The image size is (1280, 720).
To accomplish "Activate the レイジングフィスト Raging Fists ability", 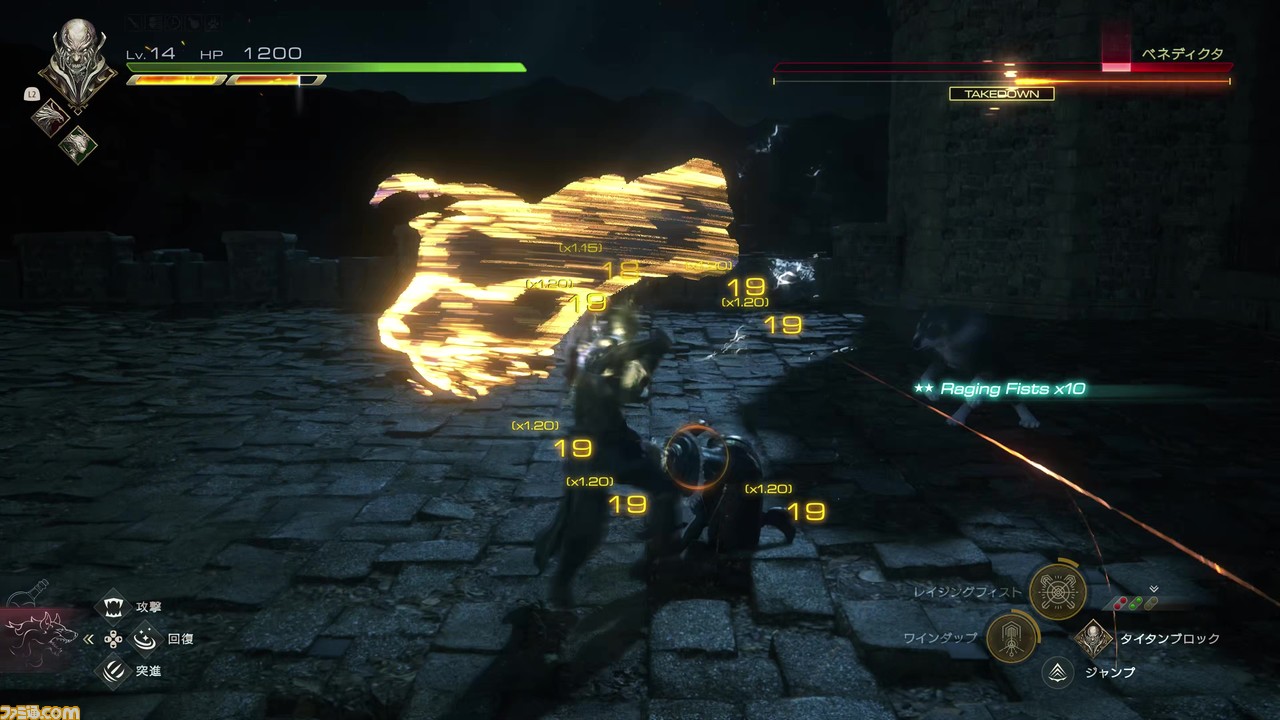I will (x=1057, y=592).
